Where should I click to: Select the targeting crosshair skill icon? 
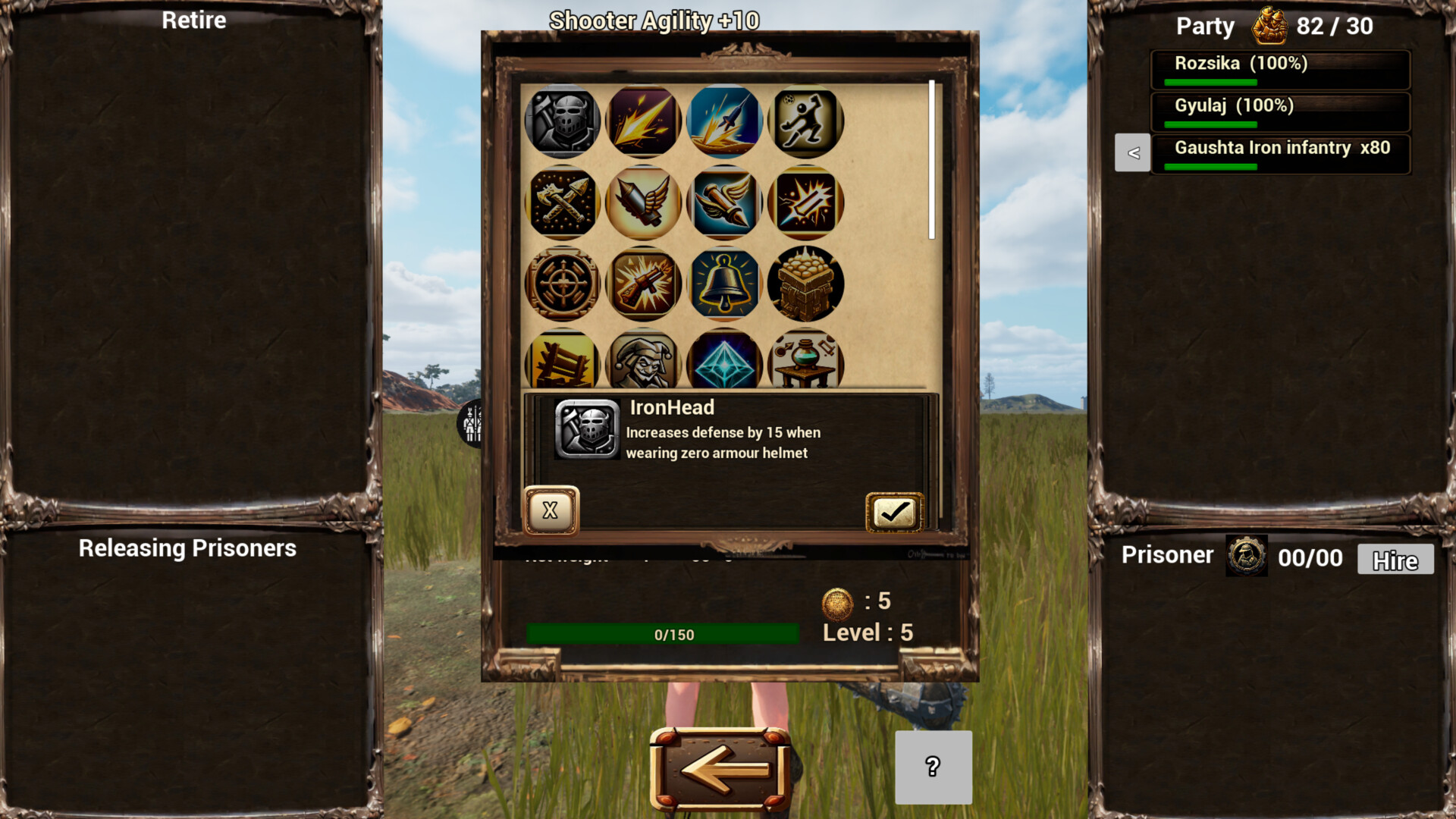click(x=562, y=284)
